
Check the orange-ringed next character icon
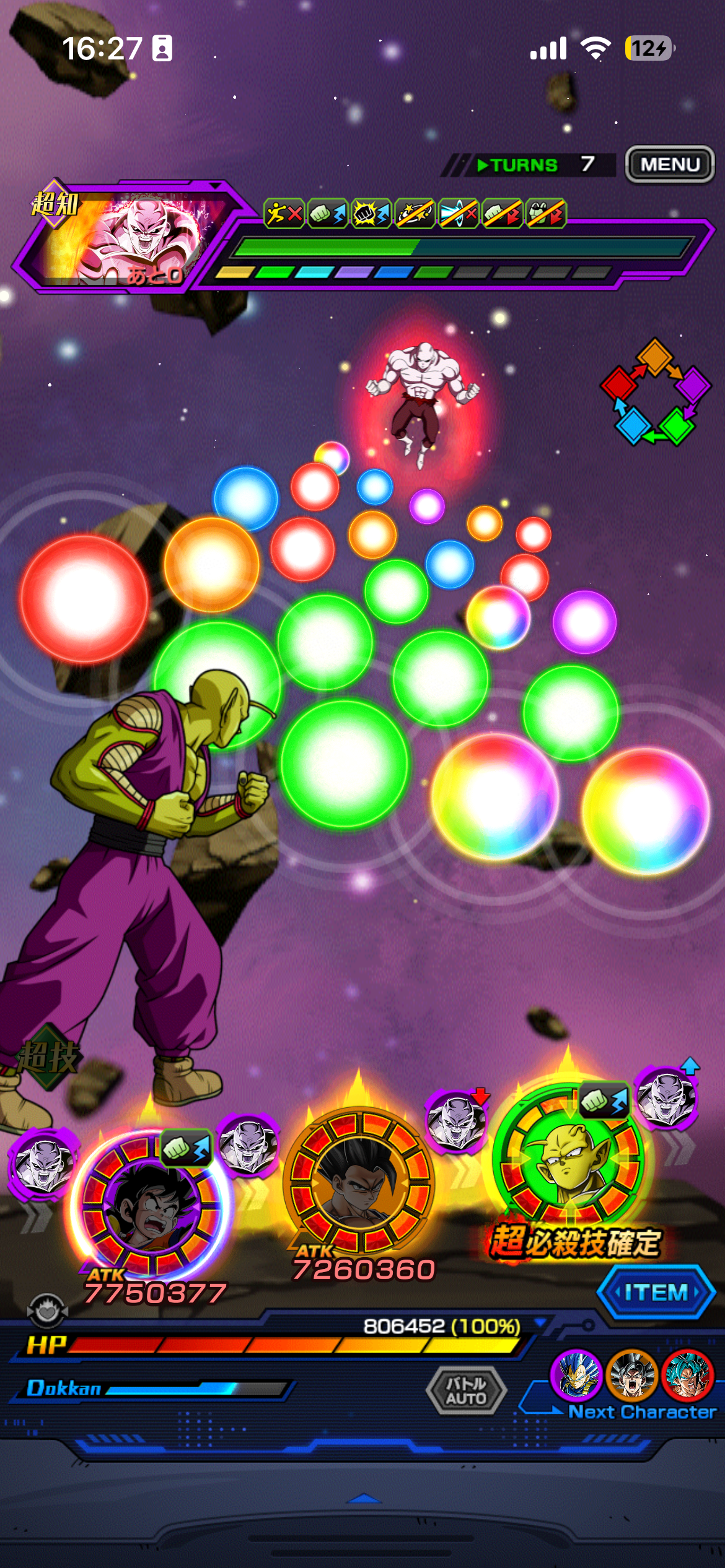pos(631,1375)
